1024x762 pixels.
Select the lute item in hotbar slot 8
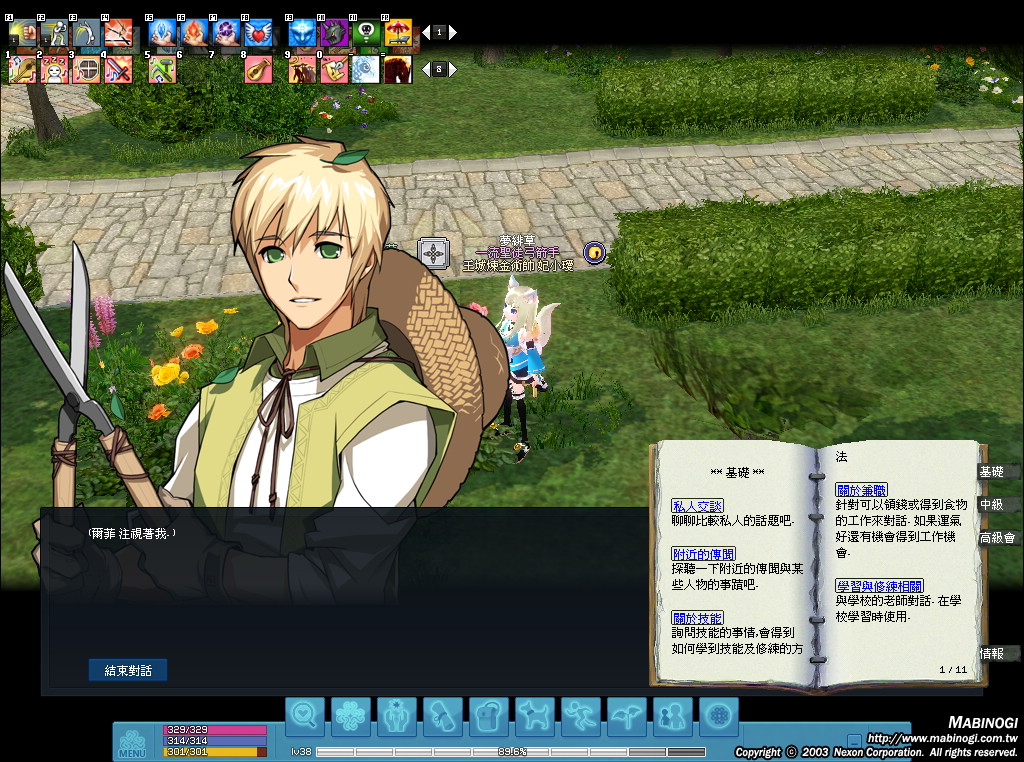(258, 69)
